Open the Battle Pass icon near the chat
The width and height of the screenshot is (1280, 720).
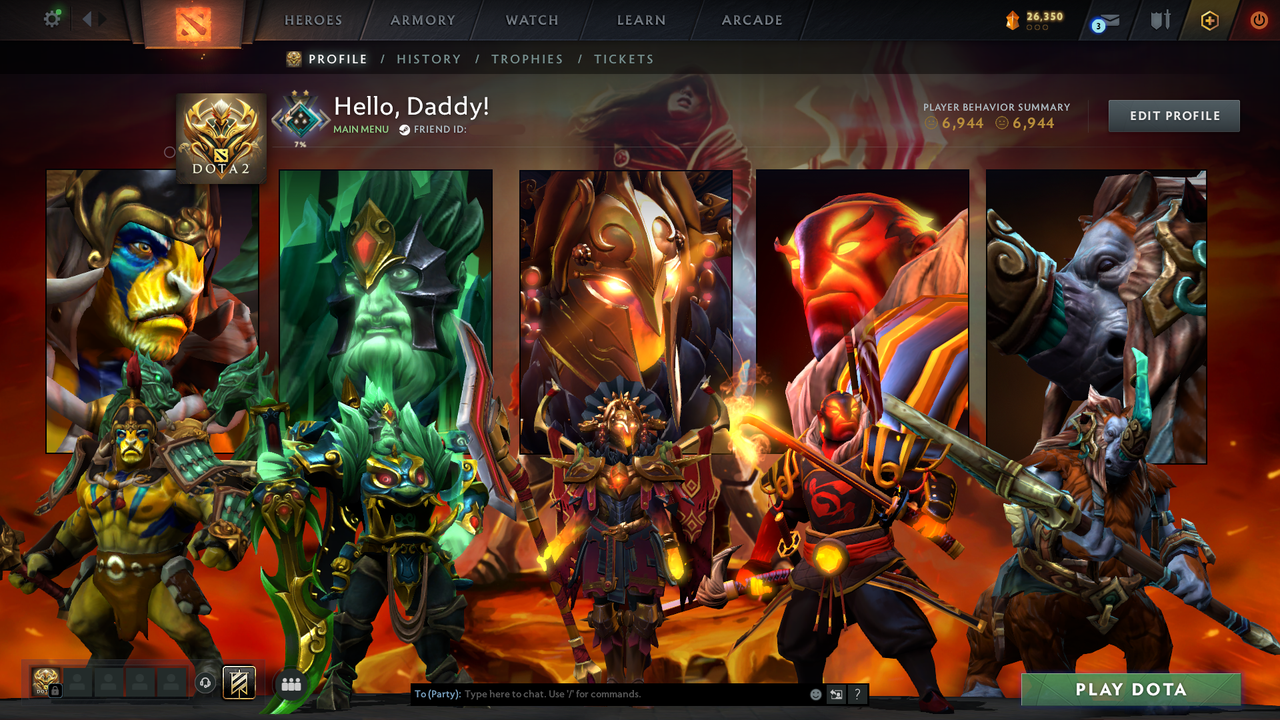(239, 685)
